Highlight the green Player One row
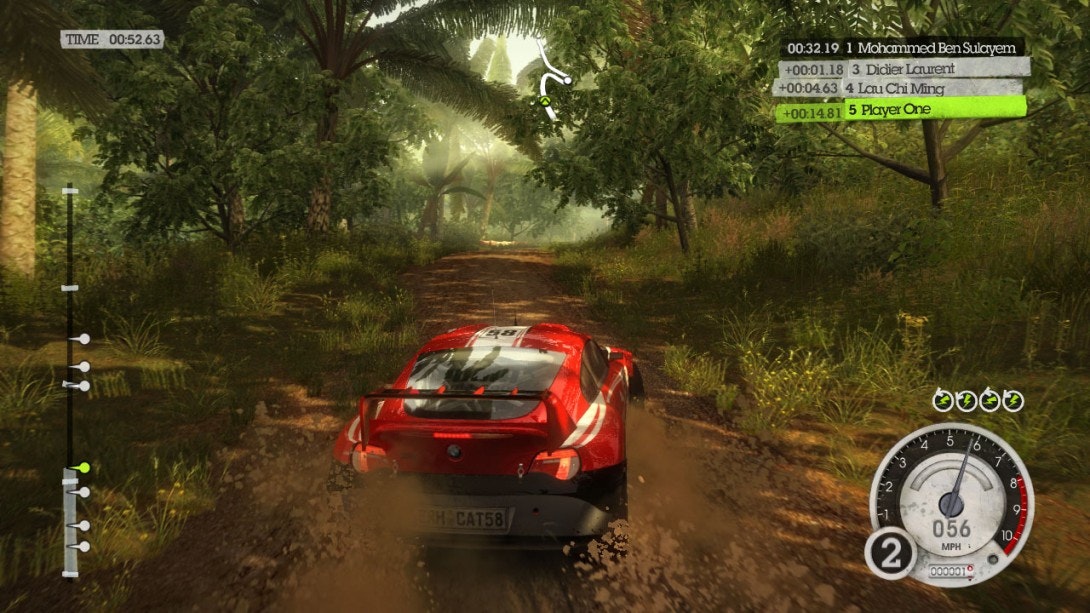This screenshot has height=613, width=1090. tap(902, 110)
